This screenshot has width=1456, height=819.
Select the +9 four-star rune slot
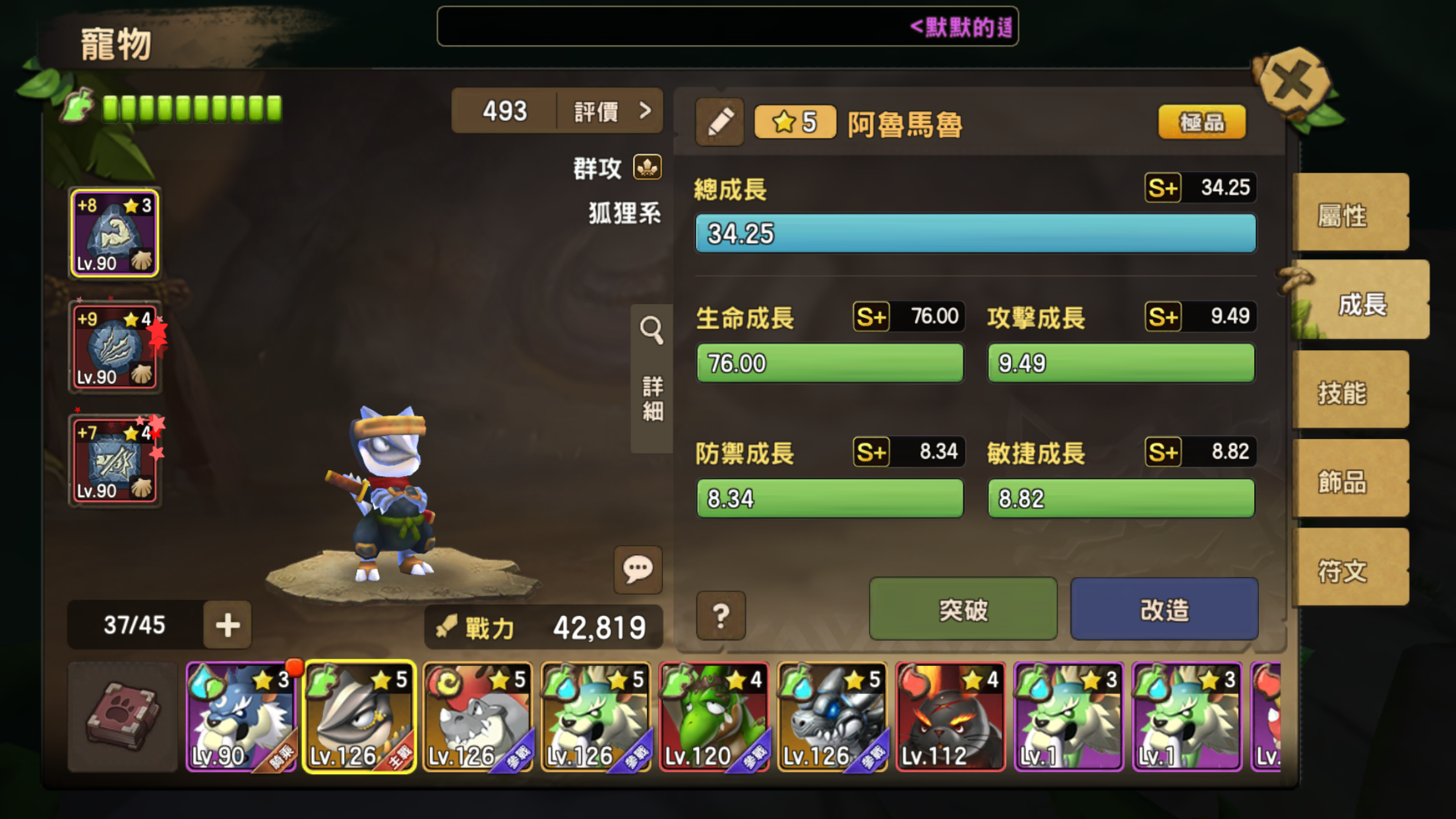tap(115, 348)
